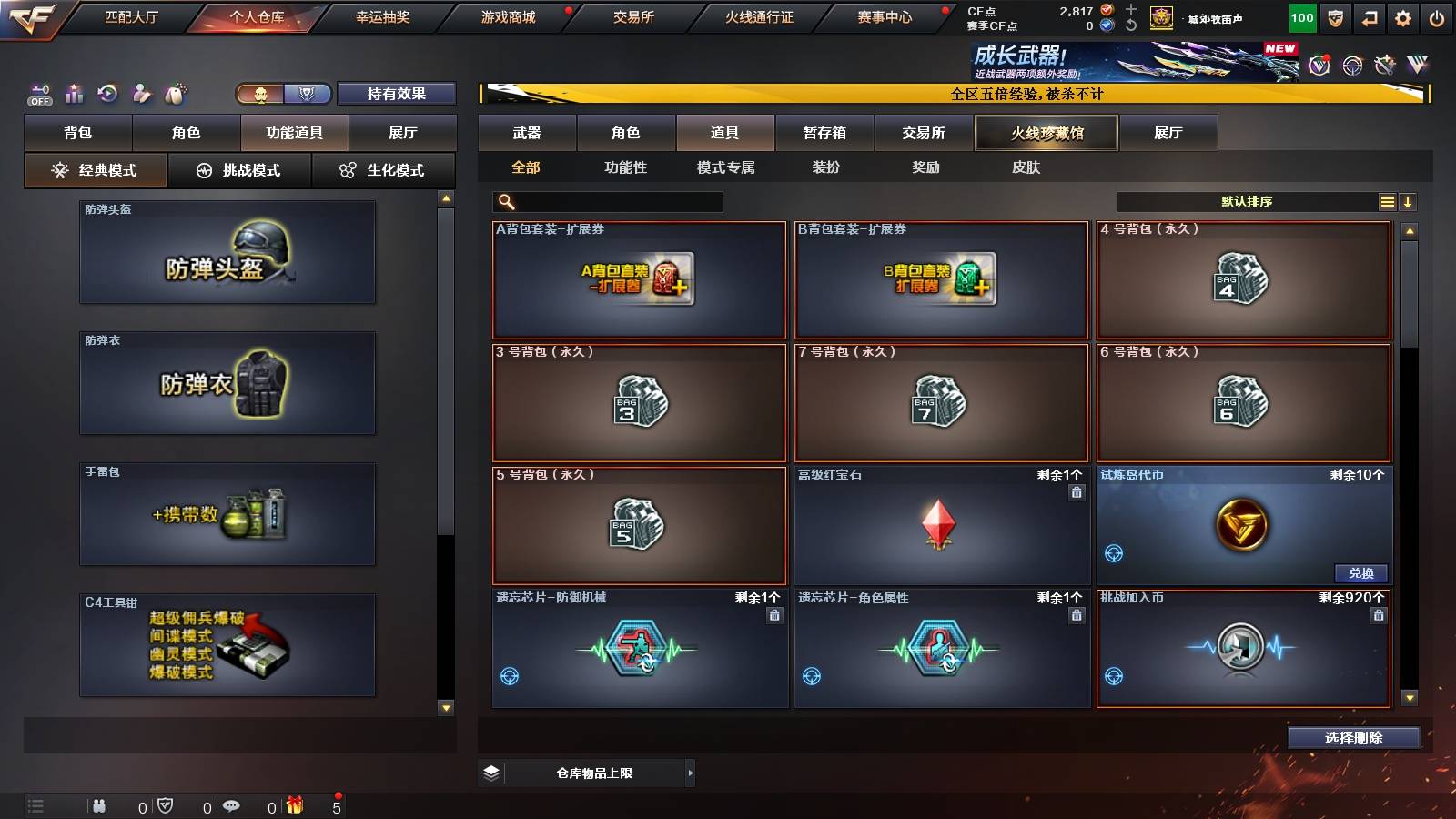Viewport: 1456px width, 819px height.
Task: Turn on the OFF key toggle
Action: click(39, 92)
